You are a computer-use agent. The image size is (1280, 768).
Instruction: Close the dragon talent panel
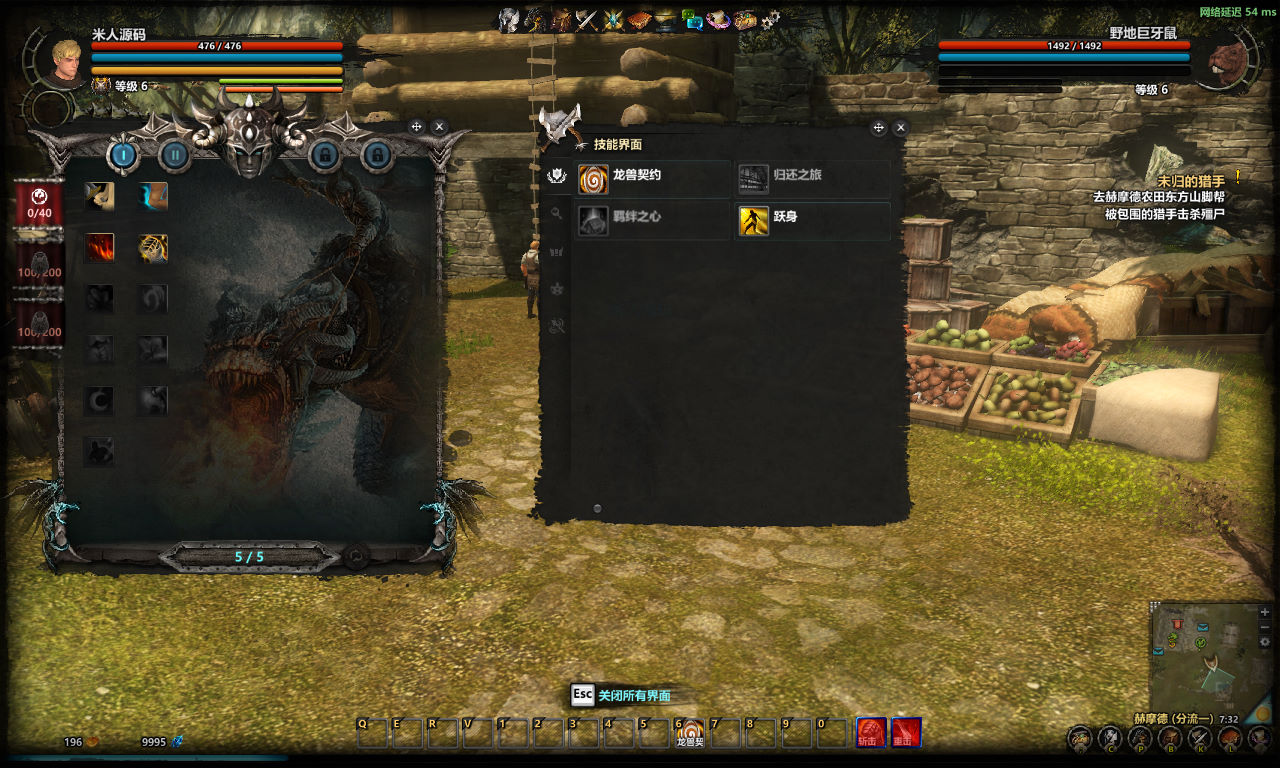439,127
